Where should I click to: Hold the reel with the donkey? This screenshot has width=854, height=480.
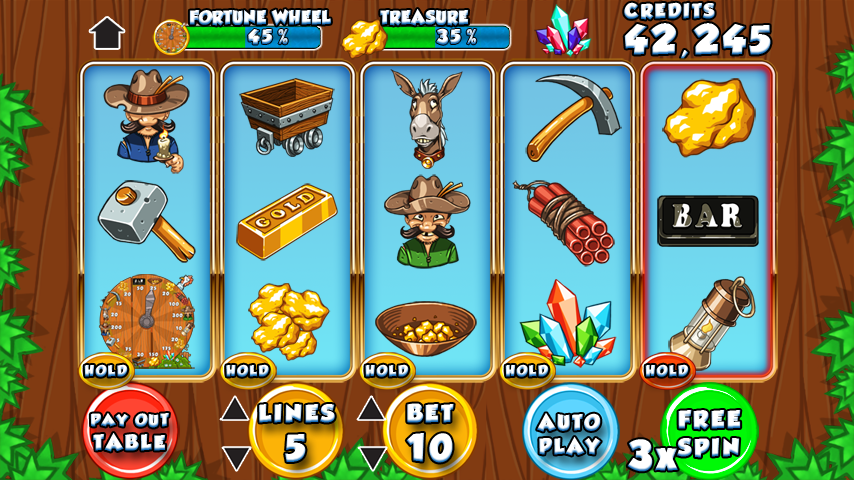pos(386,370)
